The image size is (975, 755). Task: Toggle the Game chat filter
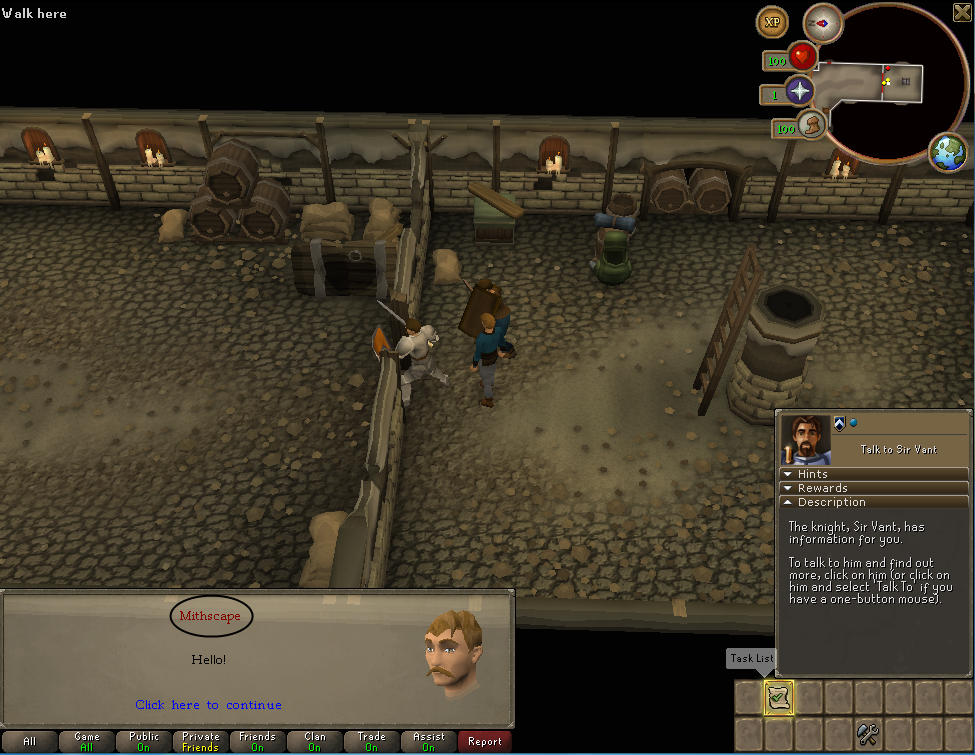(x=87, y=742)
